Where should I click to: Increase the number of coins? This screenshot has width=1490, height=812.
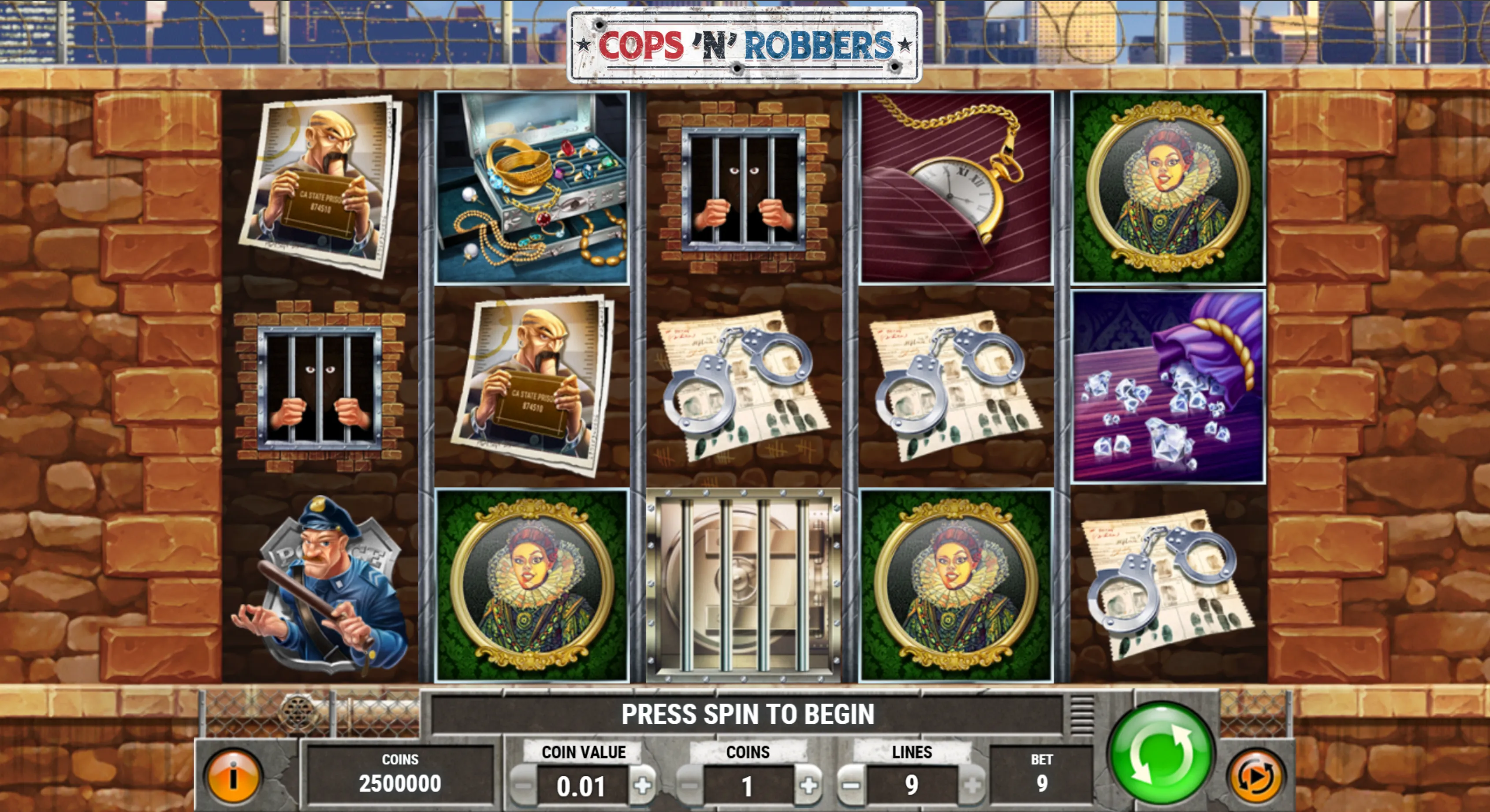pos(808,786)
